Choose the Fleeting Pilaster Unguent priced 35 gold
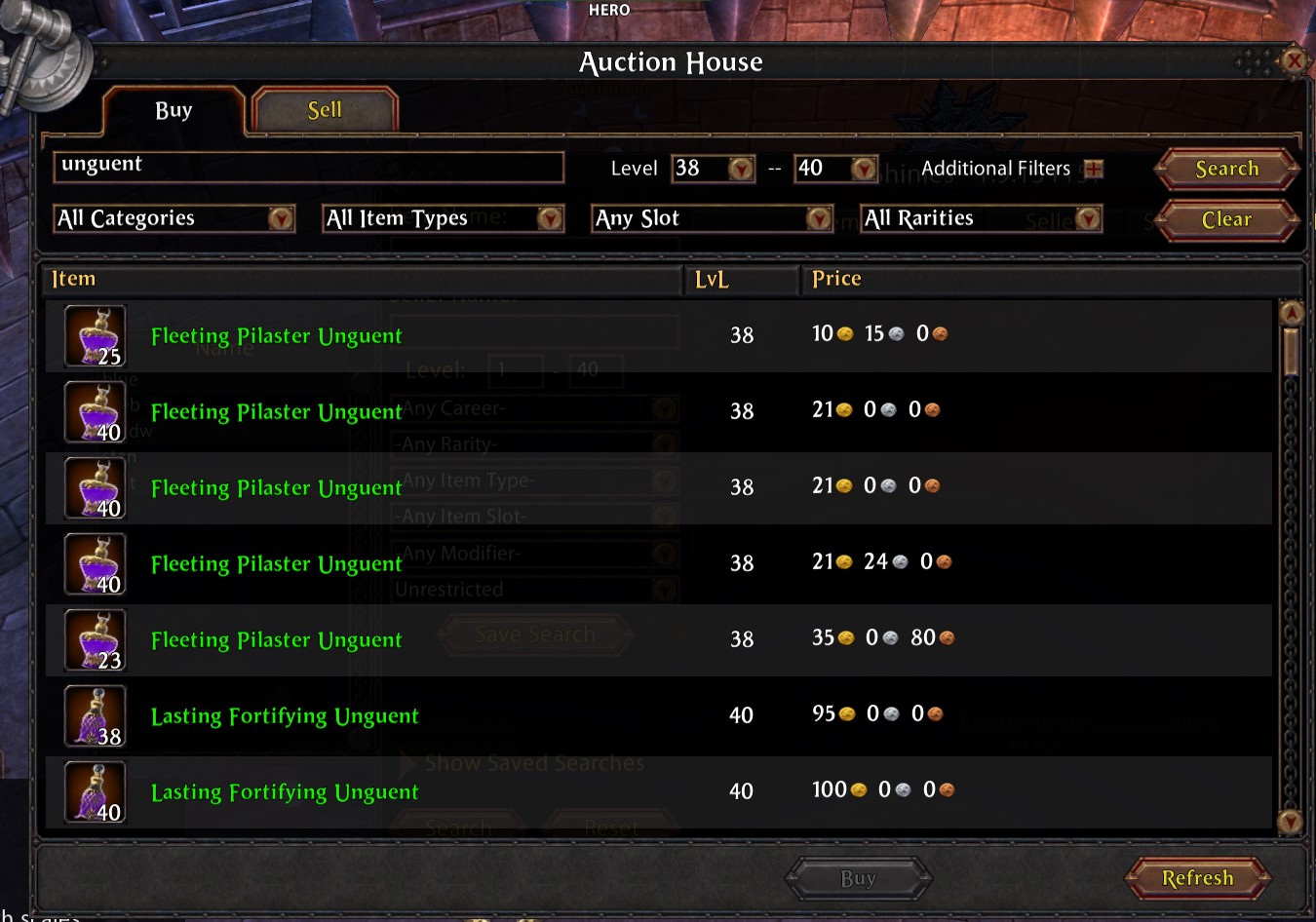This screenshot has width=1316, height=922. pos(276,639)
